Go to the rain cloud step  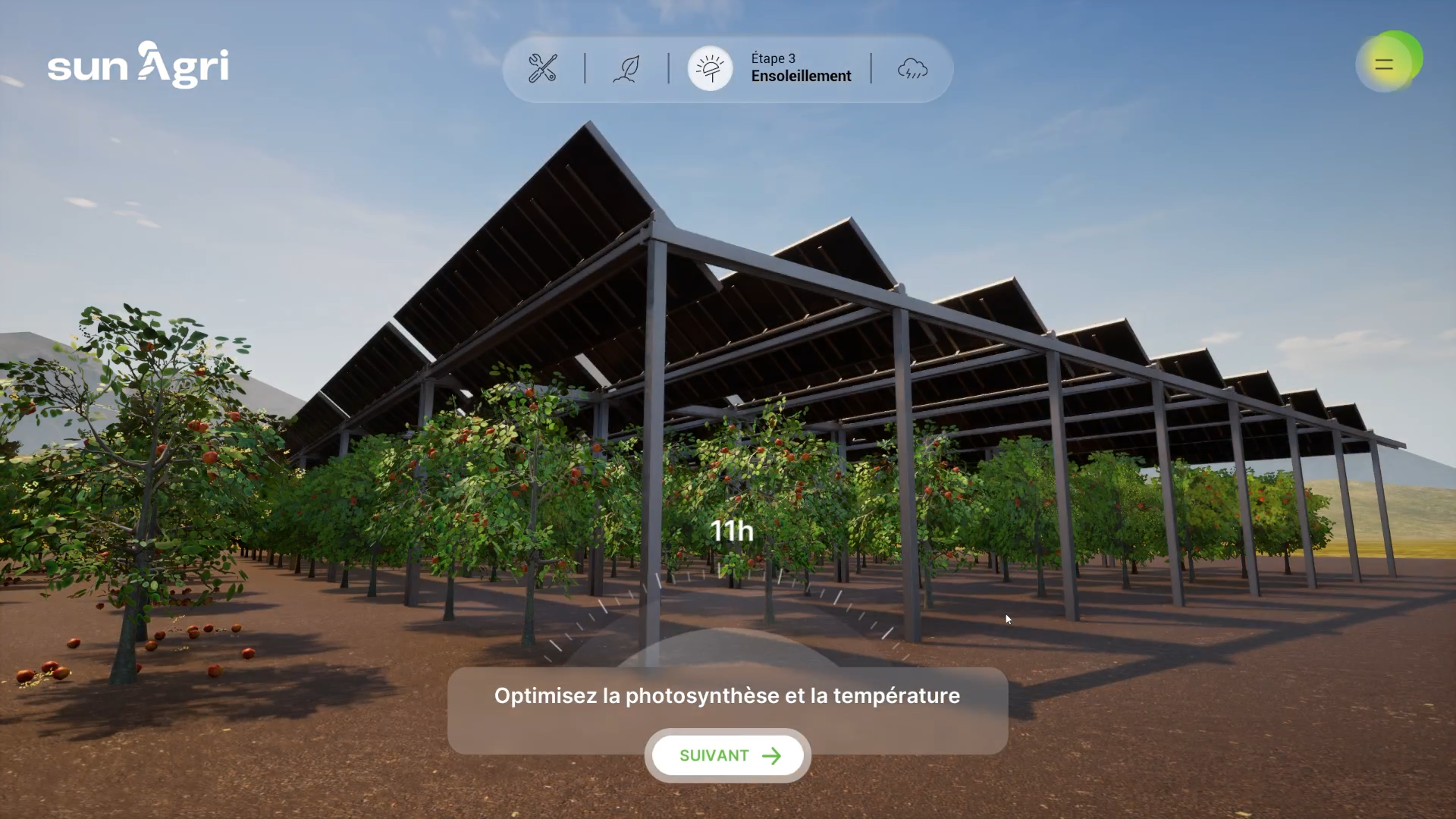point(912,69)
